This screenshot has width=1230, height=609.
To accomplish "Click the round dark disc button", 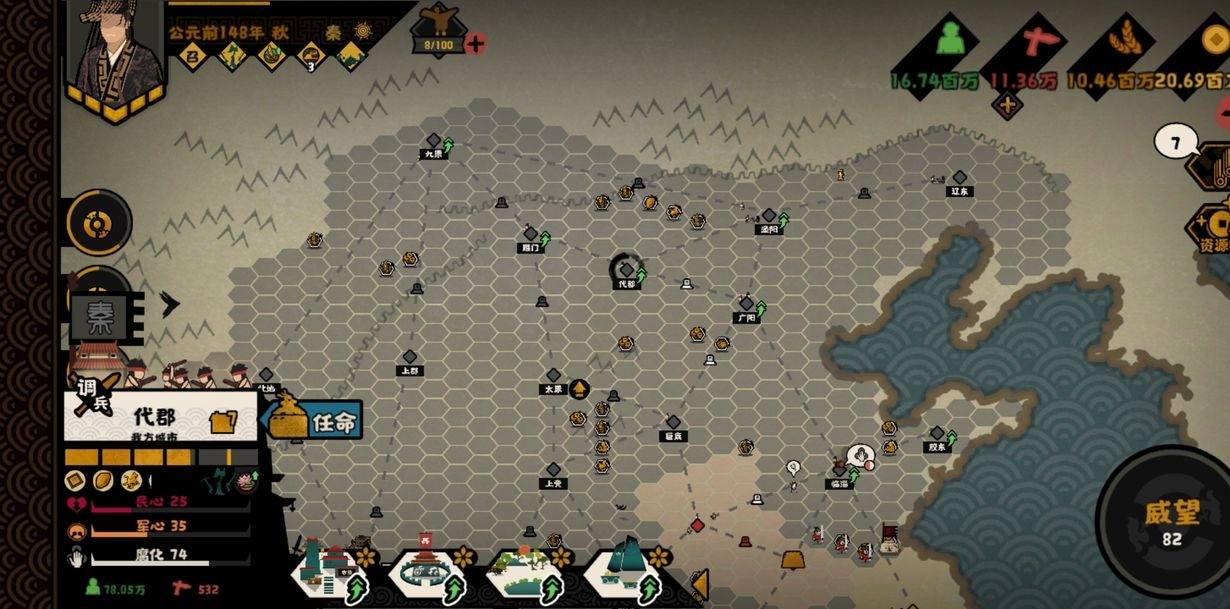I will coord(98,223).
